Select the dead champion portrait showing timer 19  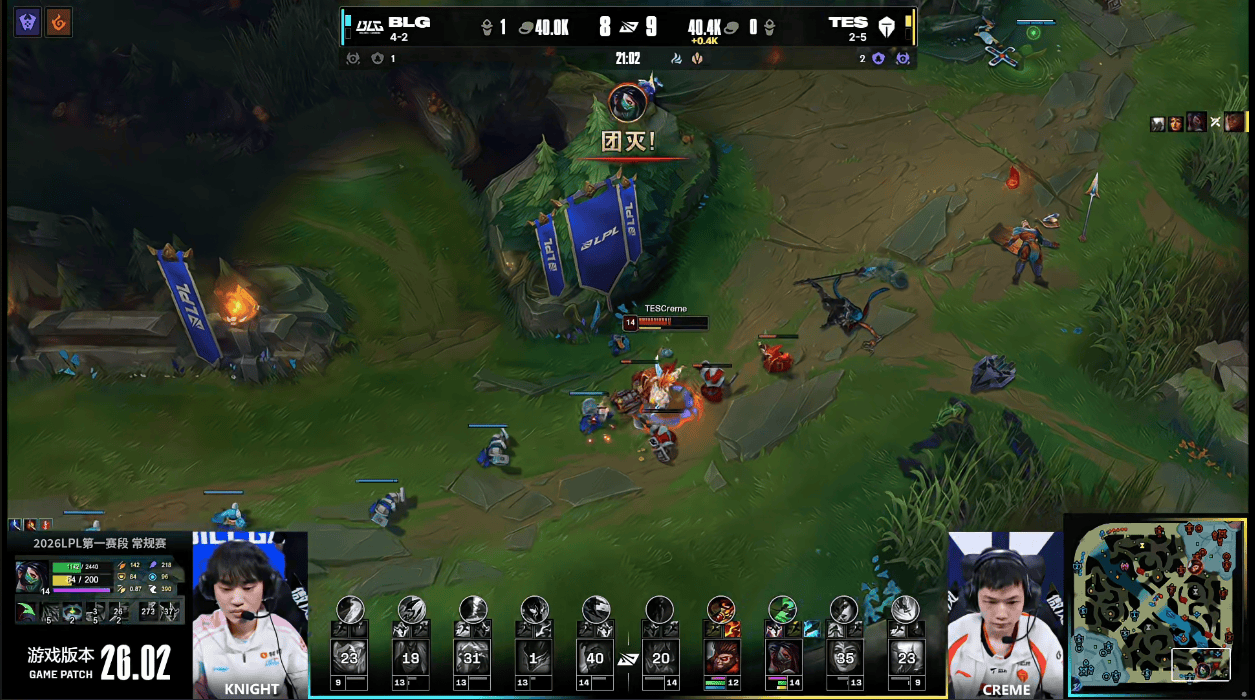[x=411, y=658]
